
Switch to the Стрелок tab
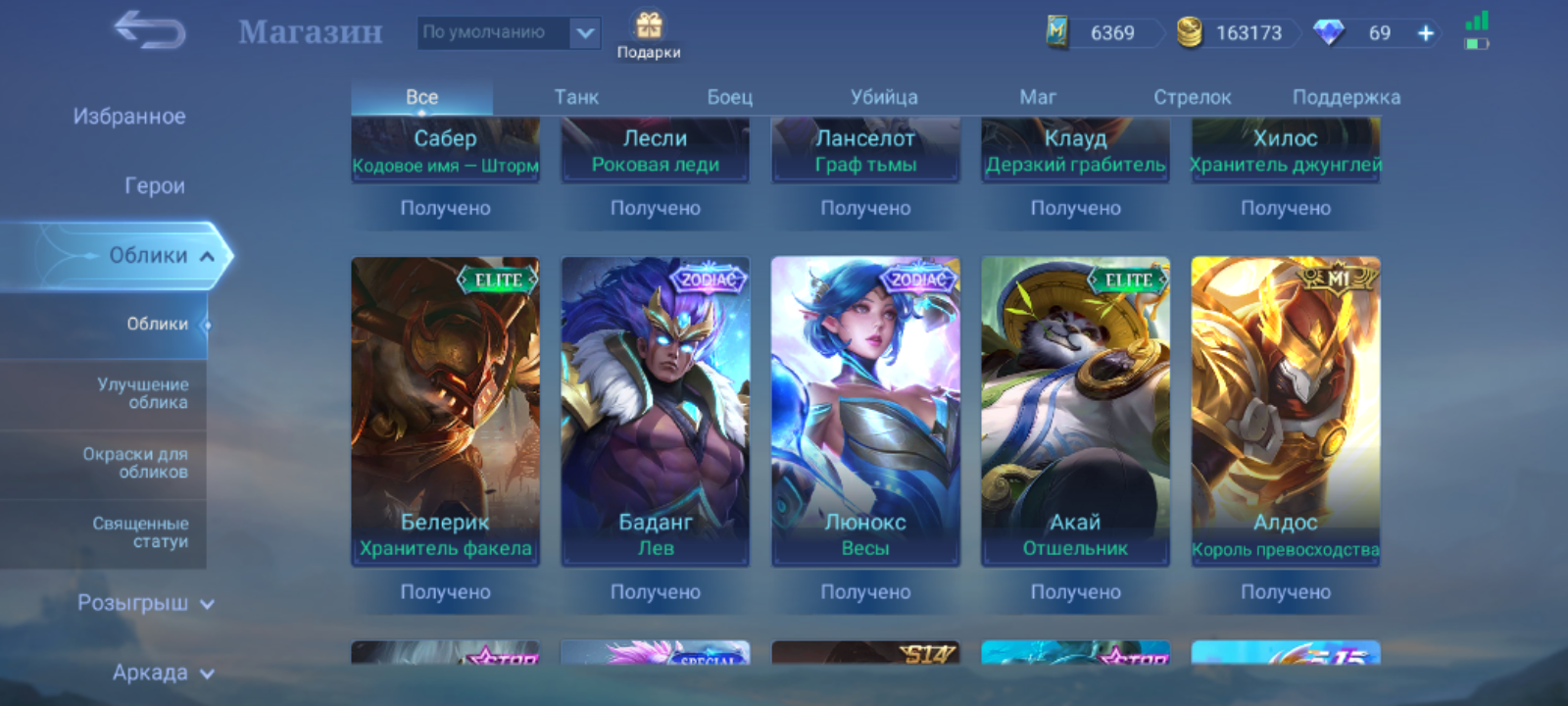point(1192,97)
